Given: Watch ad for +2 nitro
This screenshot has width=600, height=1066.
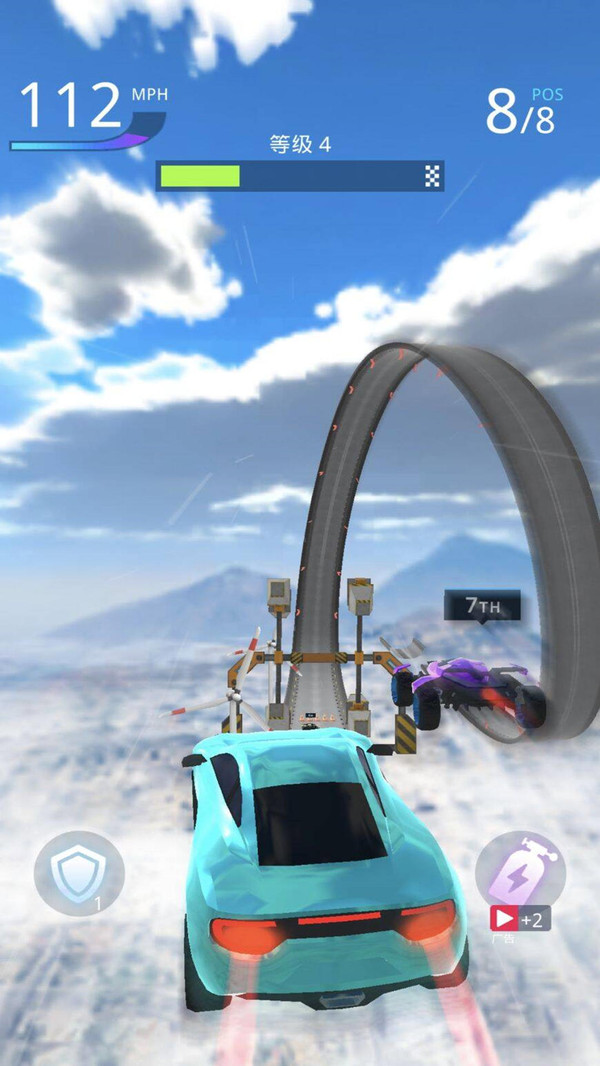Looking at the screenshot, I should [x=519, y=920].
